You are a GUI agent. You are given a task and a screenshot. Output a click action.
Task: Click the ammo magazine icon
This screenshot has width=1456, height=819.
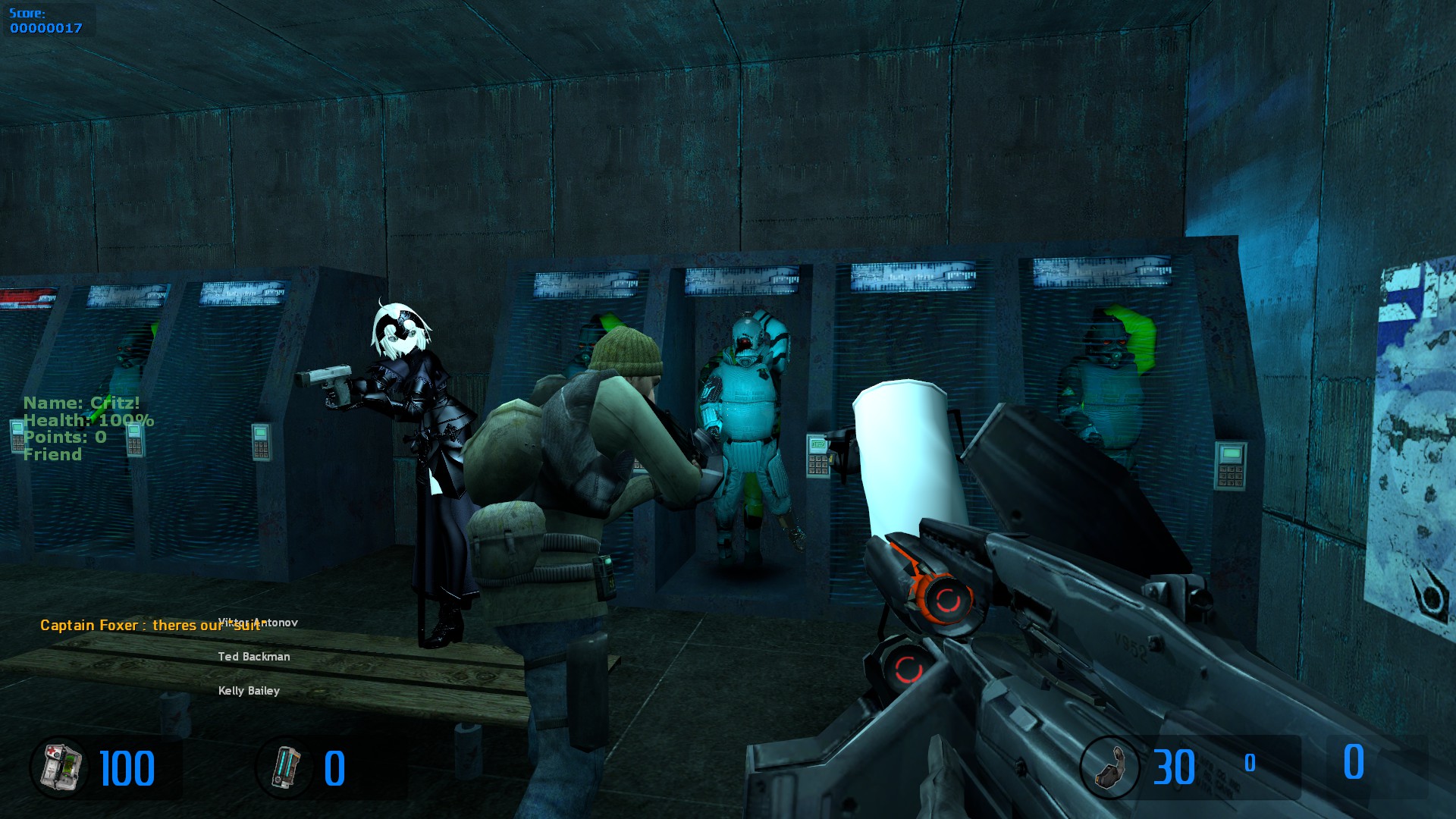(1109, 767)
